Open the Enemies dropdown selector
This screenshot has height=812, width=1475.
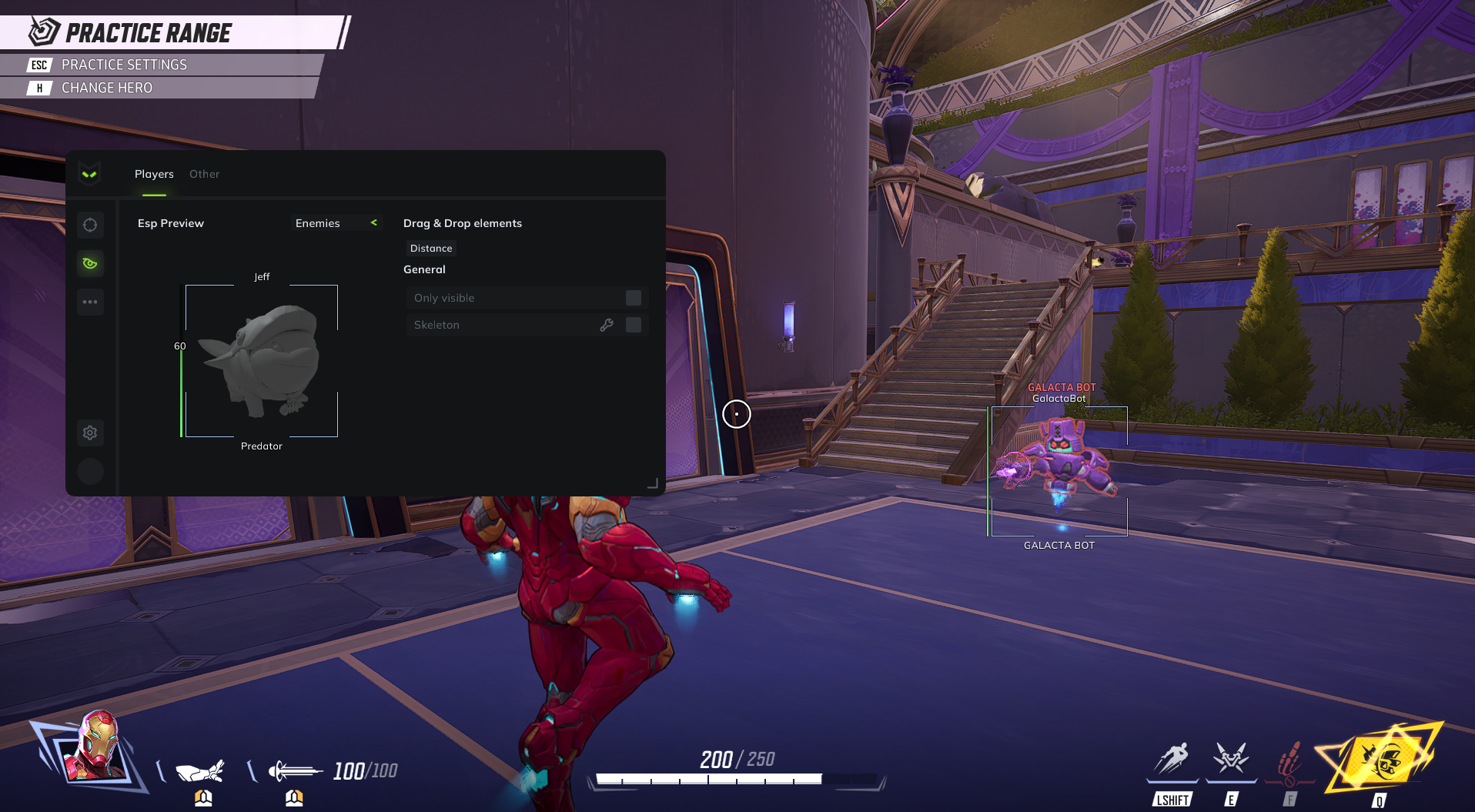[x=336, y=223]
